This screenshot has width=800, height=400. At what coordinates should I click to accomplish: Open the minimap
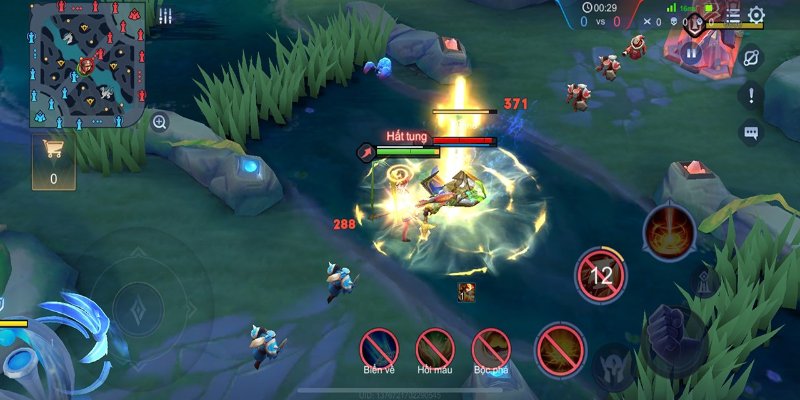click(88, 63)
